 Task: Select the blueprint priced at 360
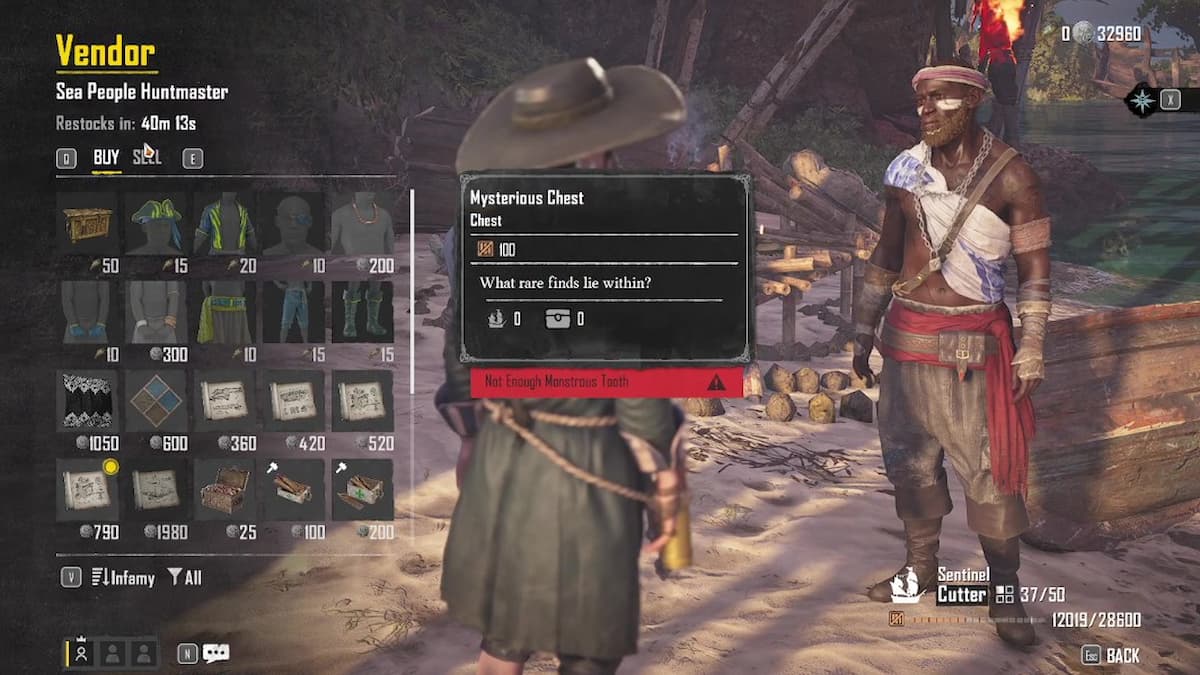224,400
